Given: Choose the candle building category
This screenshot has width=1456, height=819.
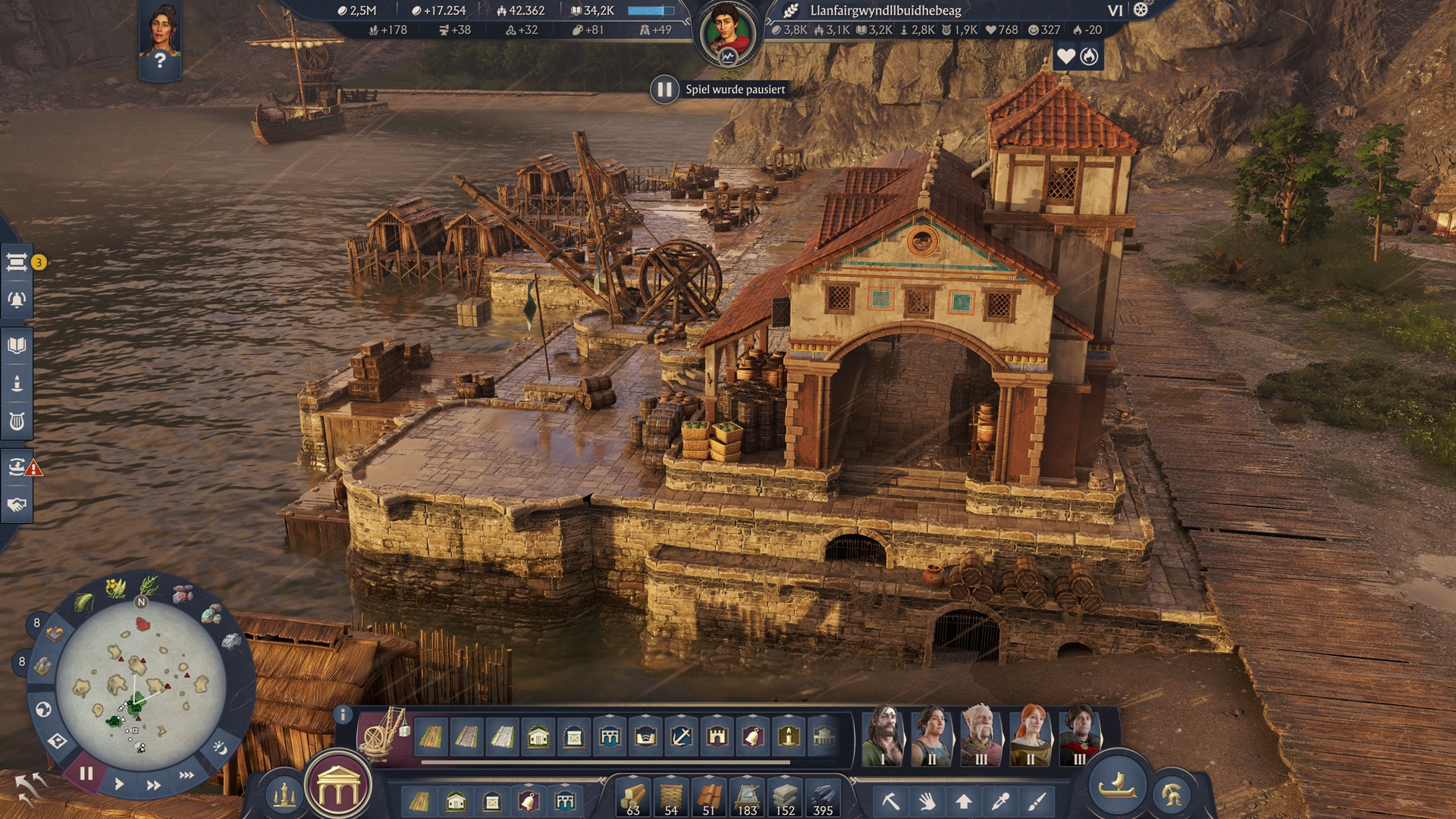Looking at the screenshot, I should tap(789, 736).
